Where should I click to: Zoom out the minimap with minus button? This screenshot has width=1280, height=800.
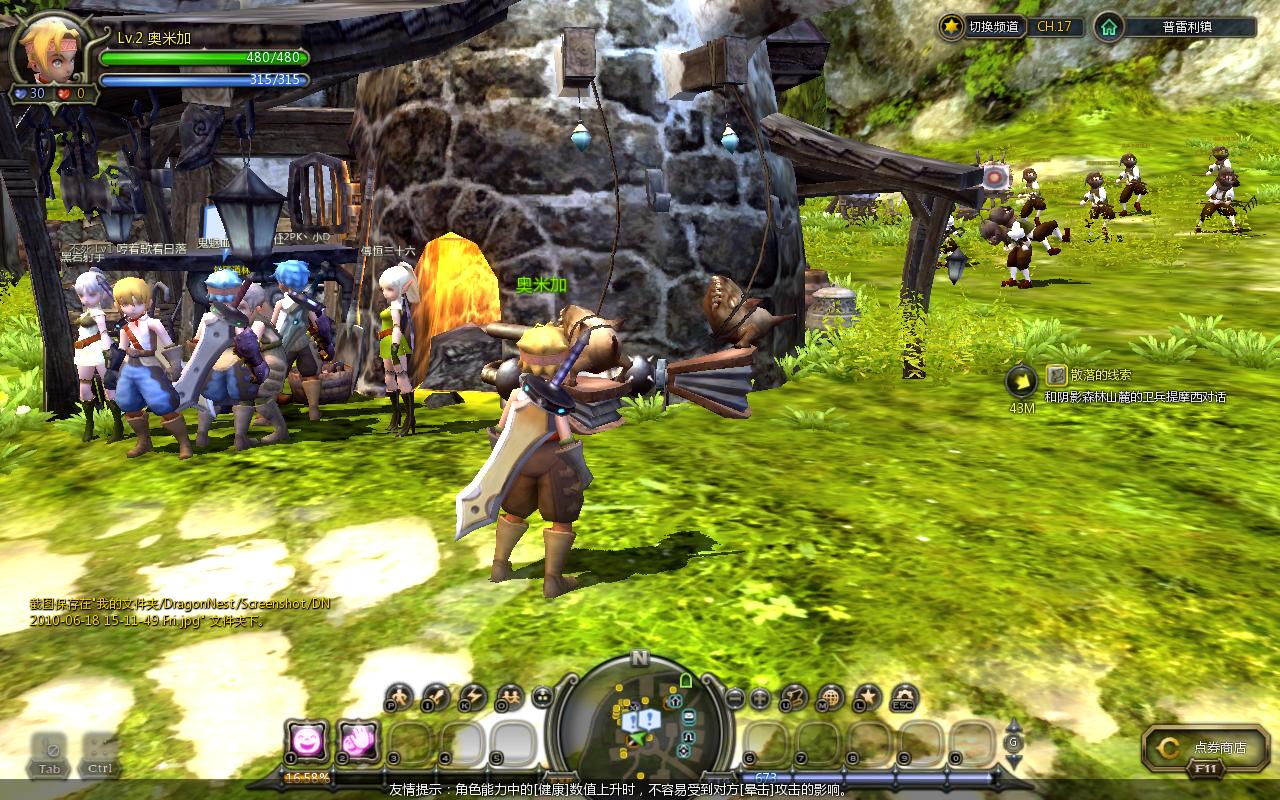[735, 698]
